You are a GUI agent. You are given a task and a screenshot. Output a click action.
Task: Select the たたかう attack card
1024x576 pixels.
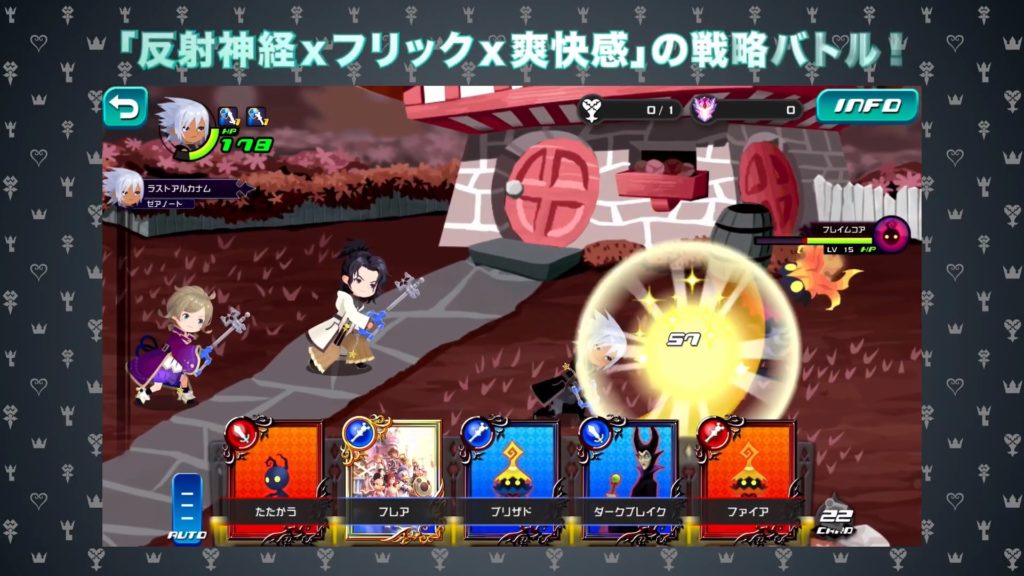click(x=272, y=480)
